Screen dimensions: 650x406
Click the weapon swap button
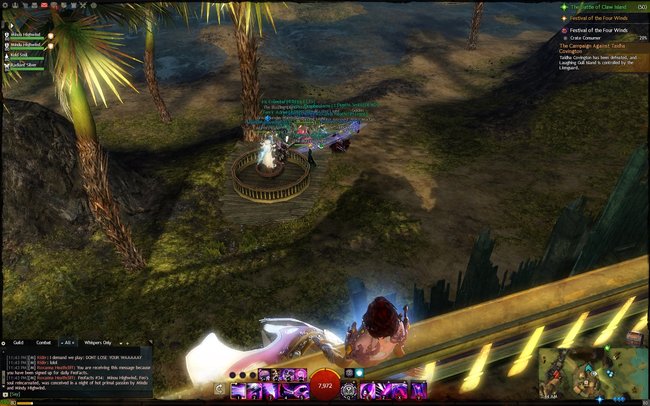(x=219, y=389)
